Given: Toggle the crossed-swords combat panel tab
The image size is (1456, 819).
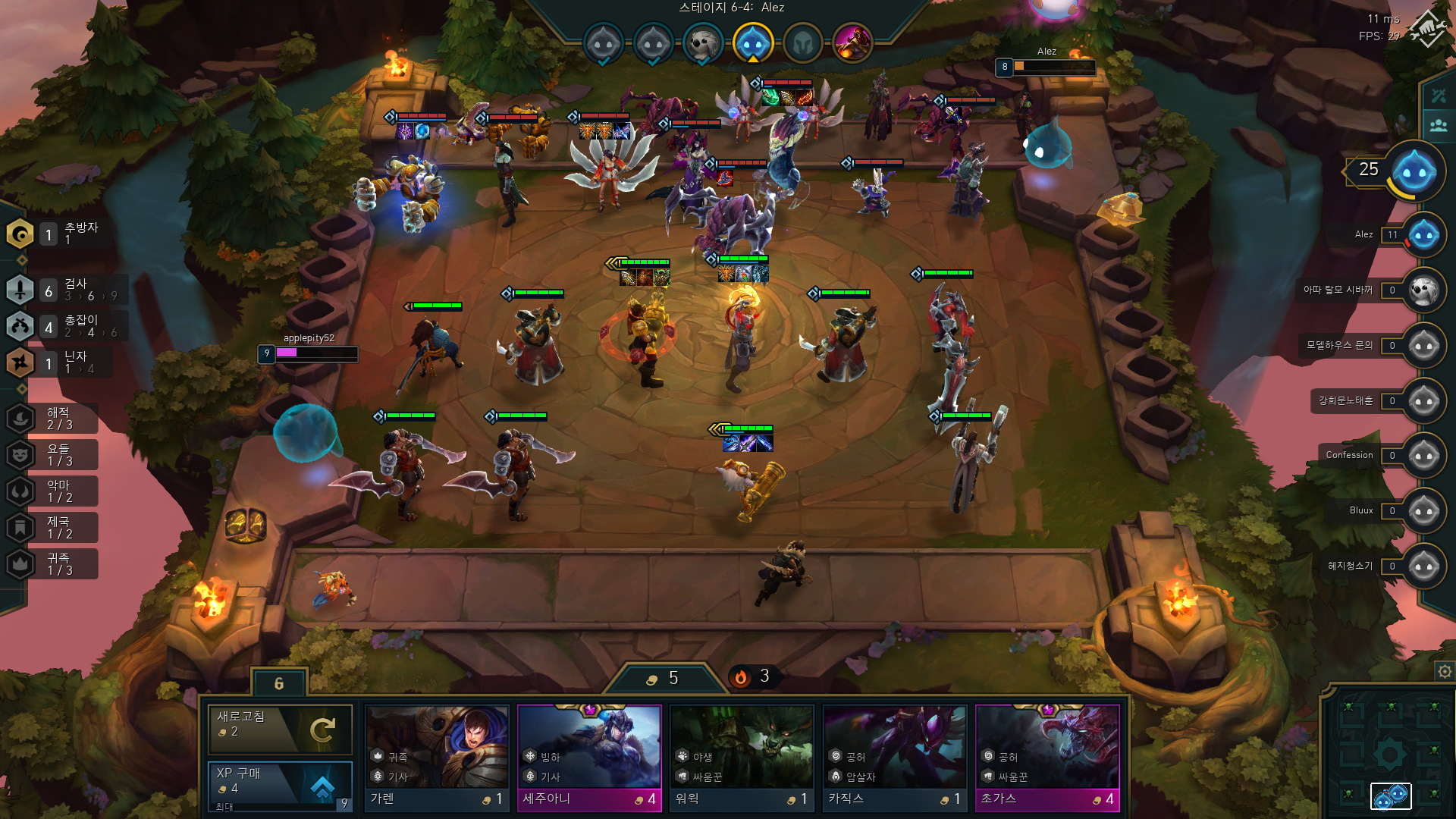Looking at the screenshot, I should 1439,96.
